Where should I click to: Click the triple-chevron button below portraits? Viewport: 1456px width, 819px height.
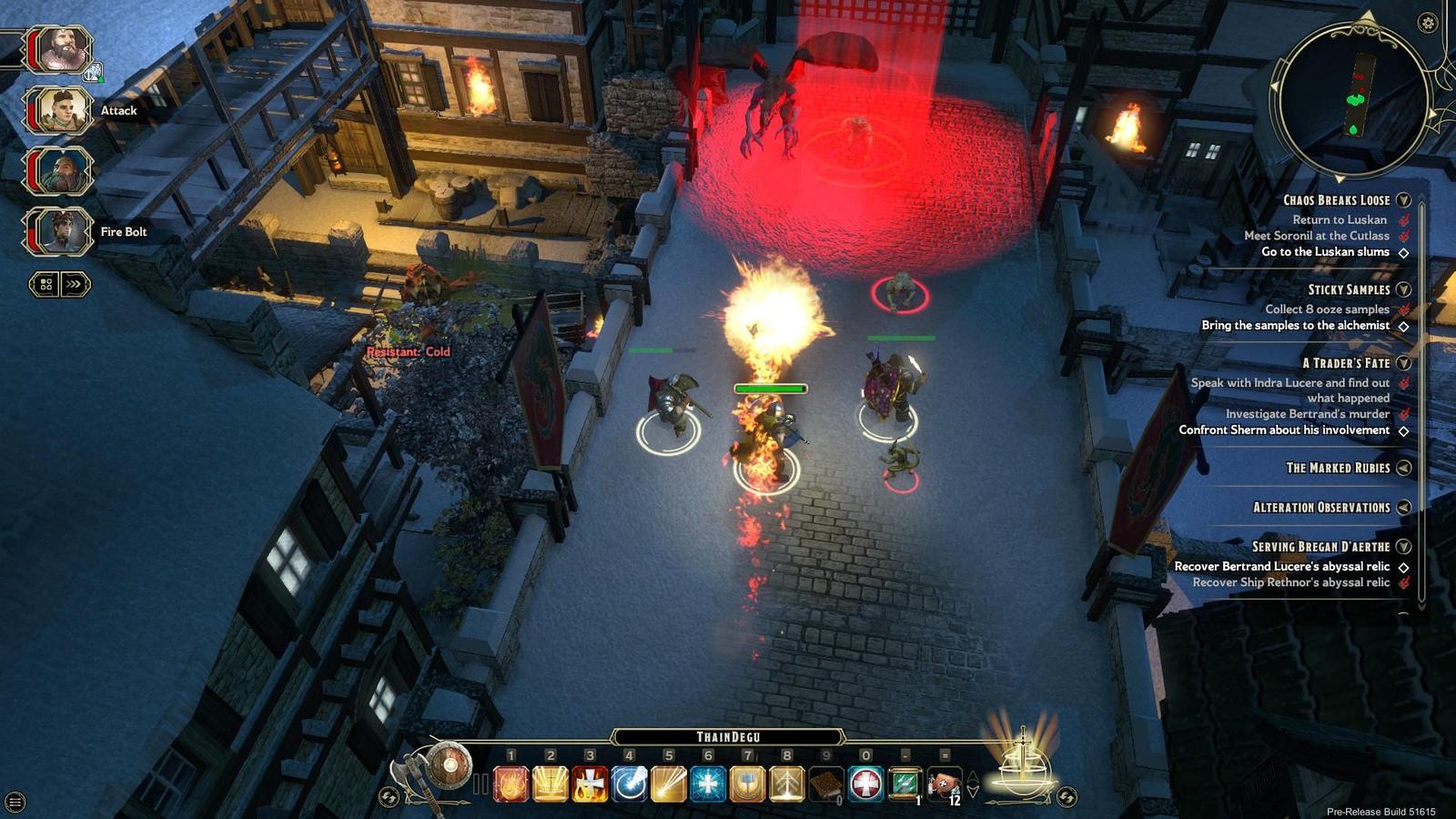(x=75, y=285)
